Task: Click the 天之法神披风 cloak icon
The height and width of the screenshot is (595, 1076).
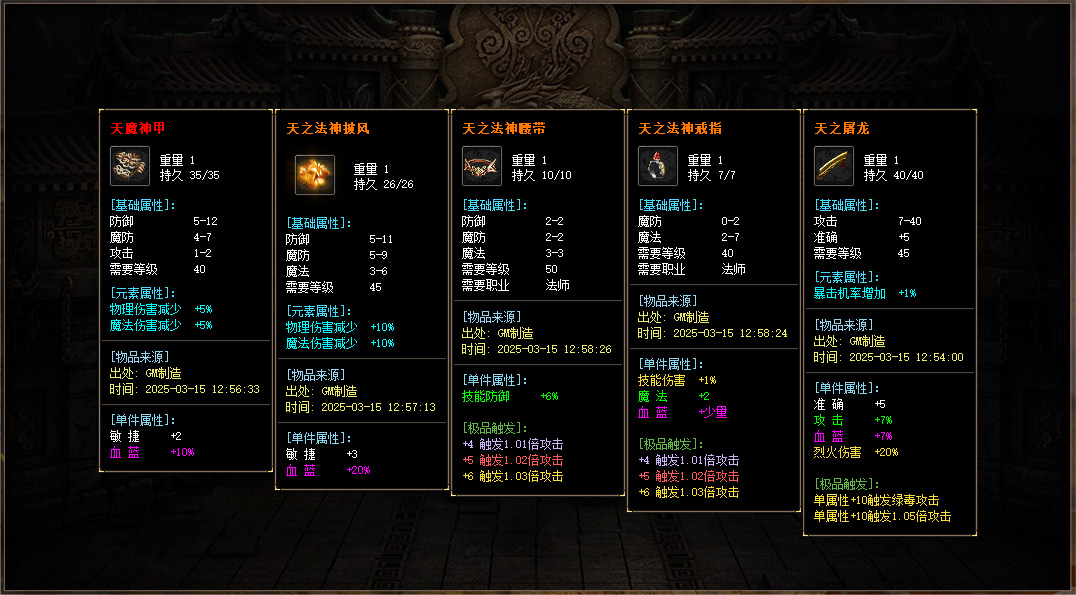Action: [314, 175]
